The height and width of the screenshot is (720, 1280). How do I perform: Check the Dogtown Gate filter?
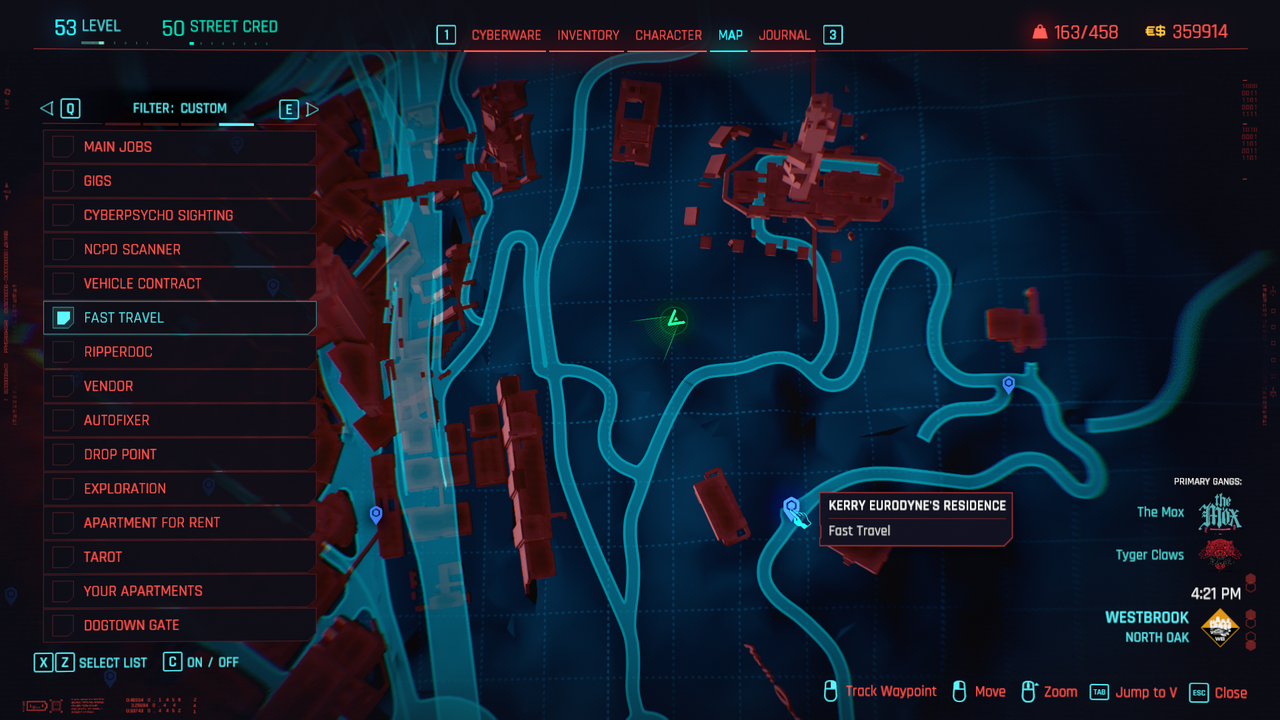(64, 625)
